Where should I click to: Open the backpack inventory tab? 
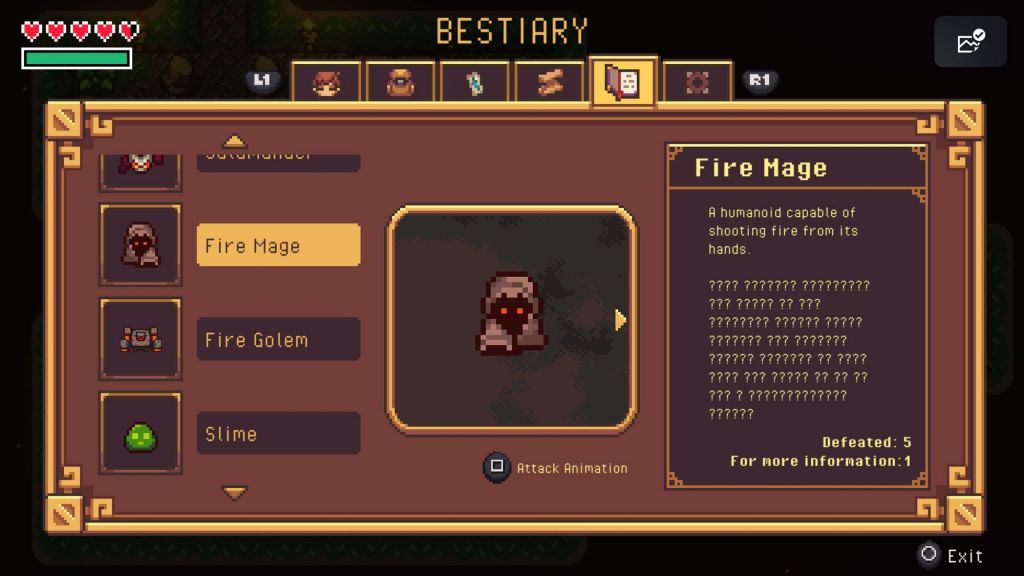400,82
